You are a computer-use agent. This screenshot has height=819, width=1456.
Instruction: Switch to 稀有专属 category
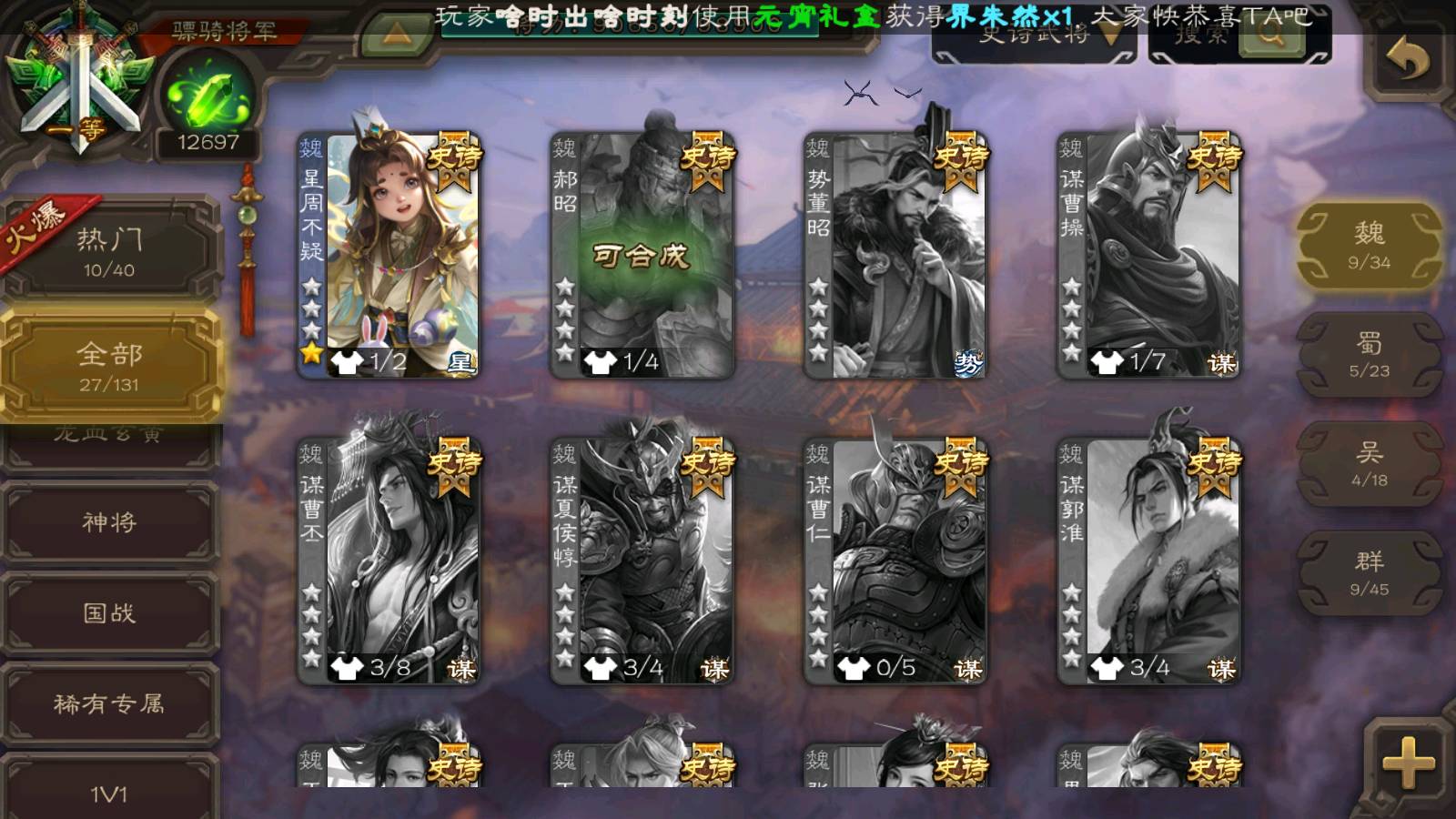109,703
